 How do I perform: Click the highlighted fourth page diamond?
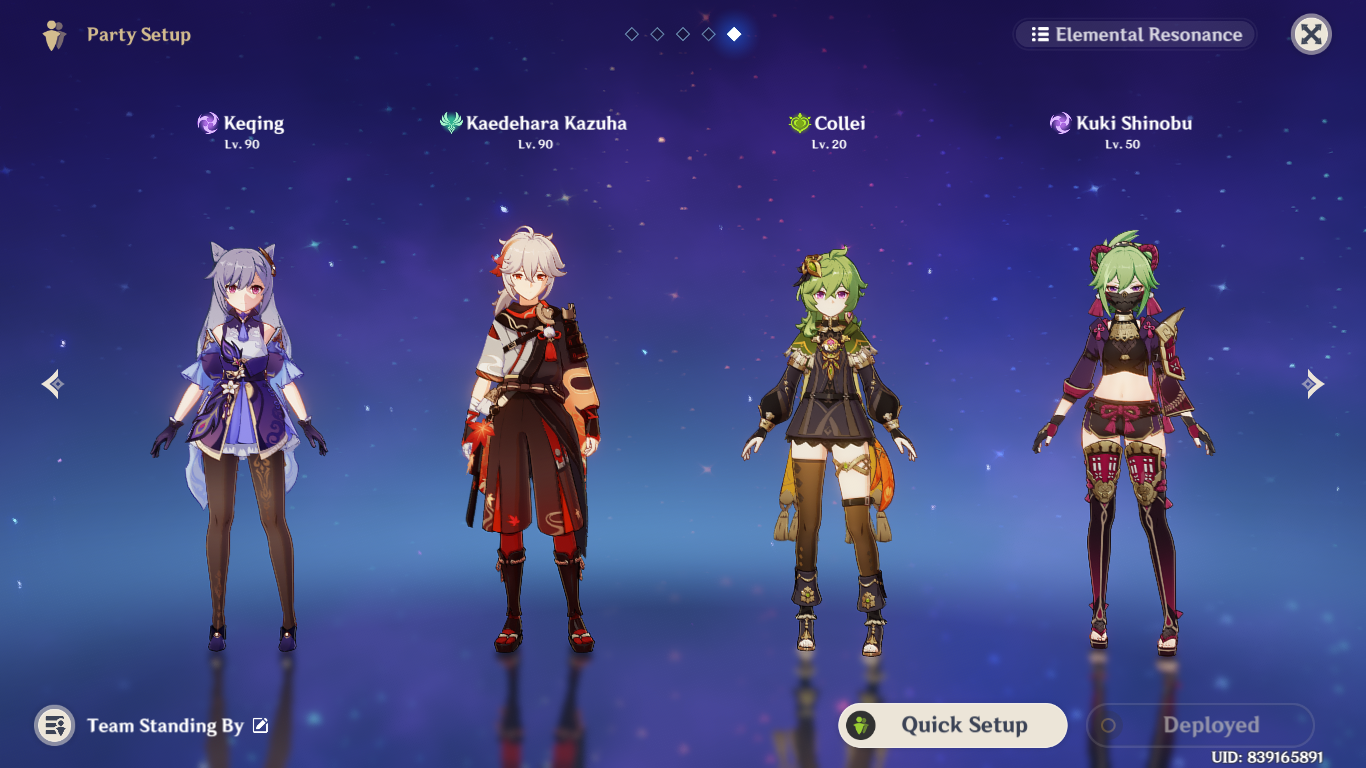click(733, 33)
